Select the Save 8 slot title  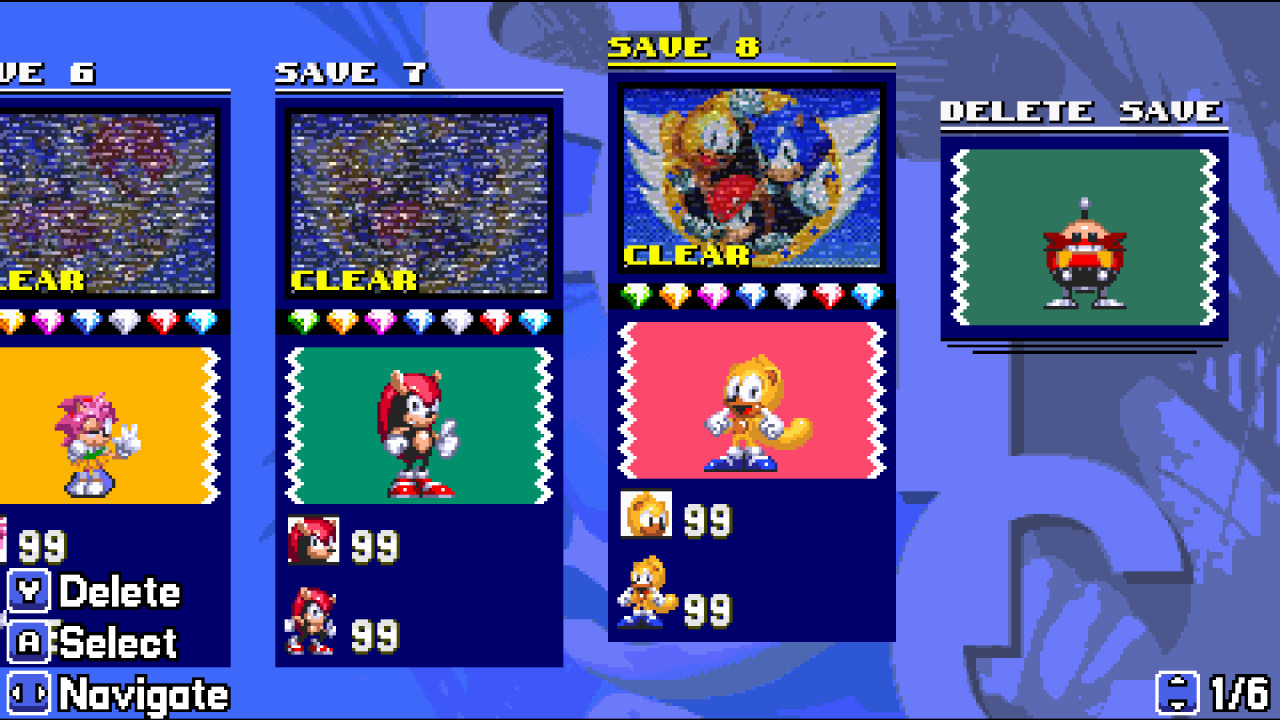tap(686, 46)
